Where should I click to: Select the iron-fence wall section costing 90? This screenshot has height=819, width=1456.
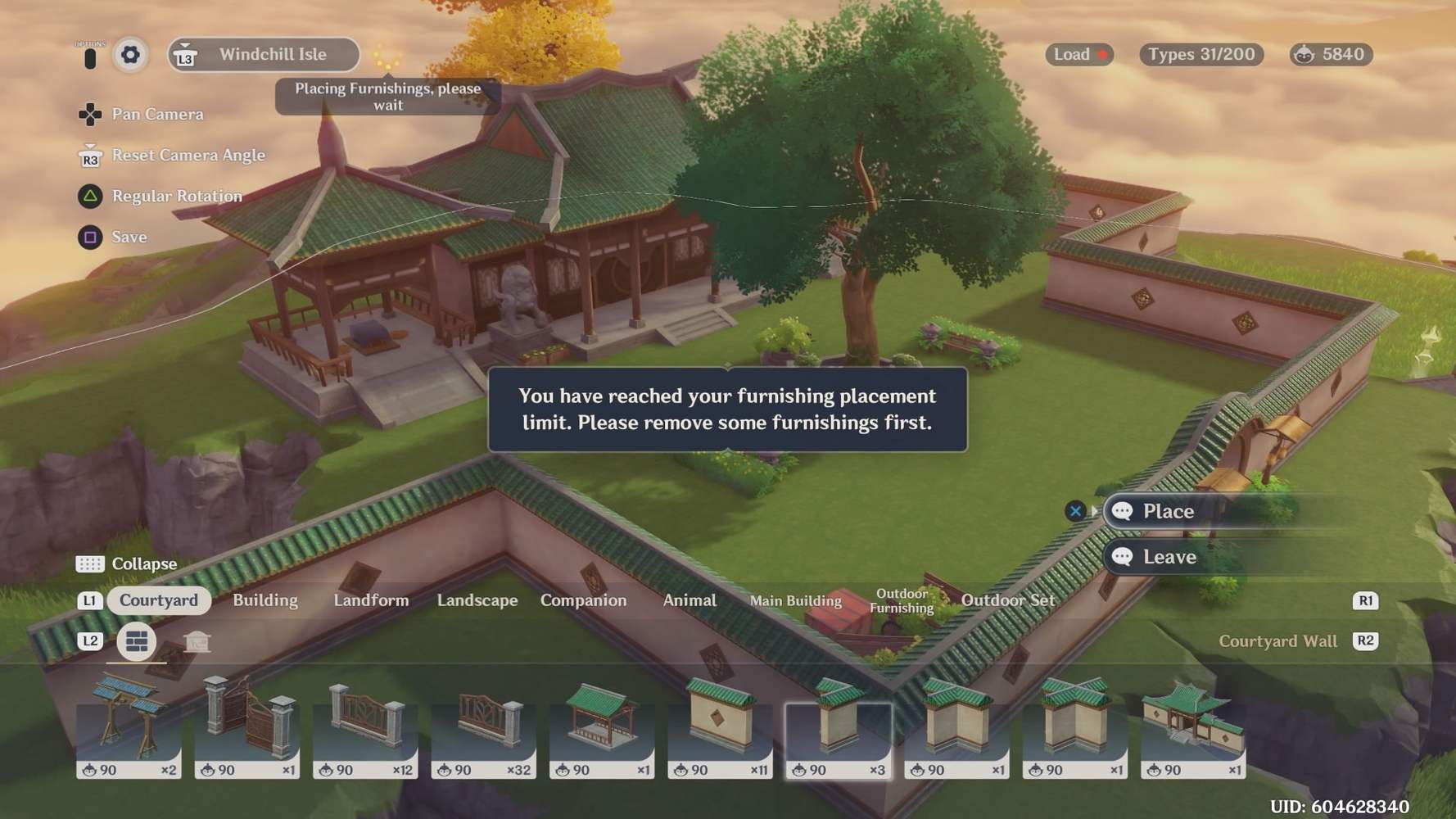pos(365,725)
